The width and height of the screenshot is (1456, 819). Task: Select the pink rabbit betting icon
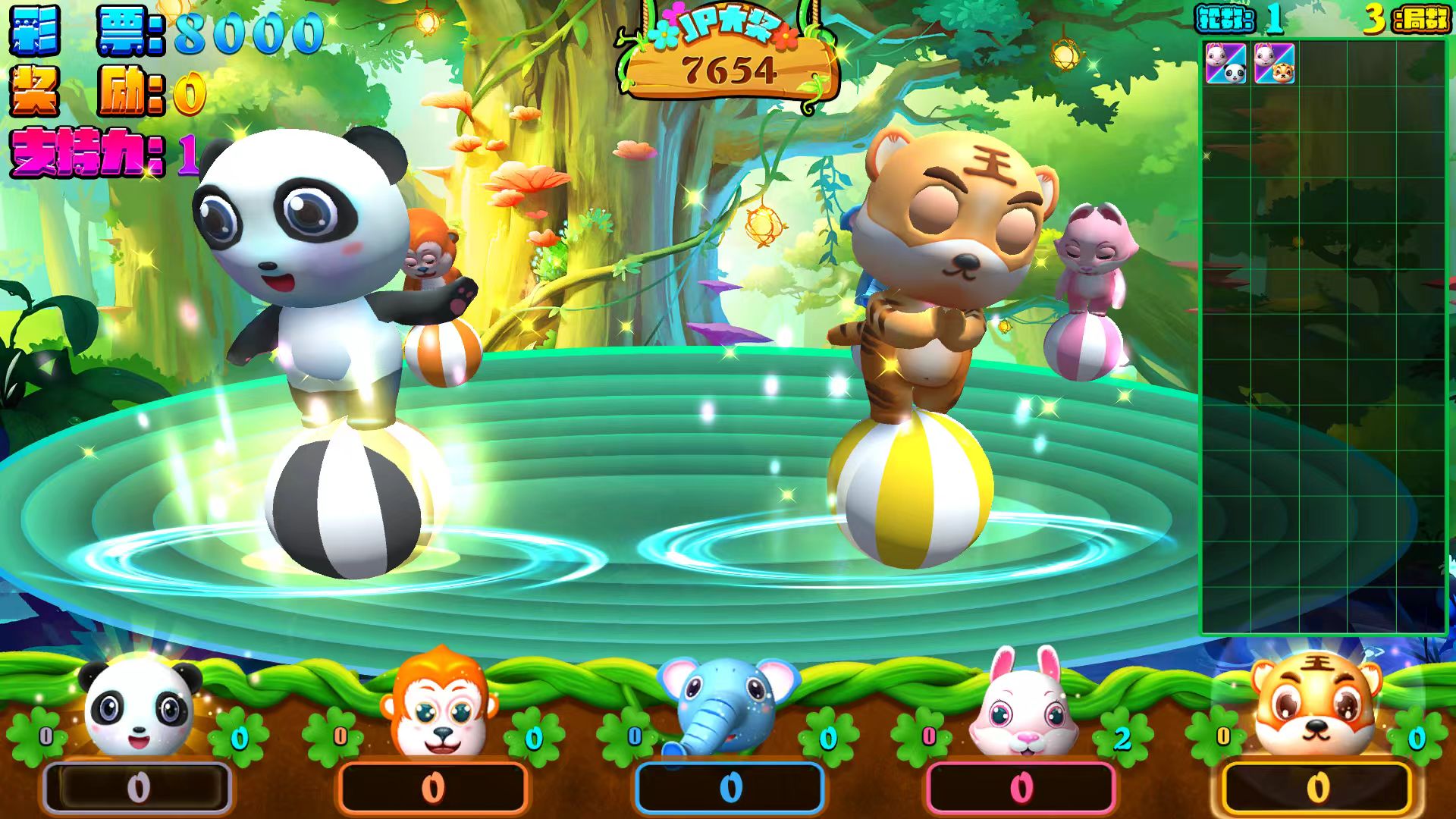pyautogui.click(x=1025, y=705)
